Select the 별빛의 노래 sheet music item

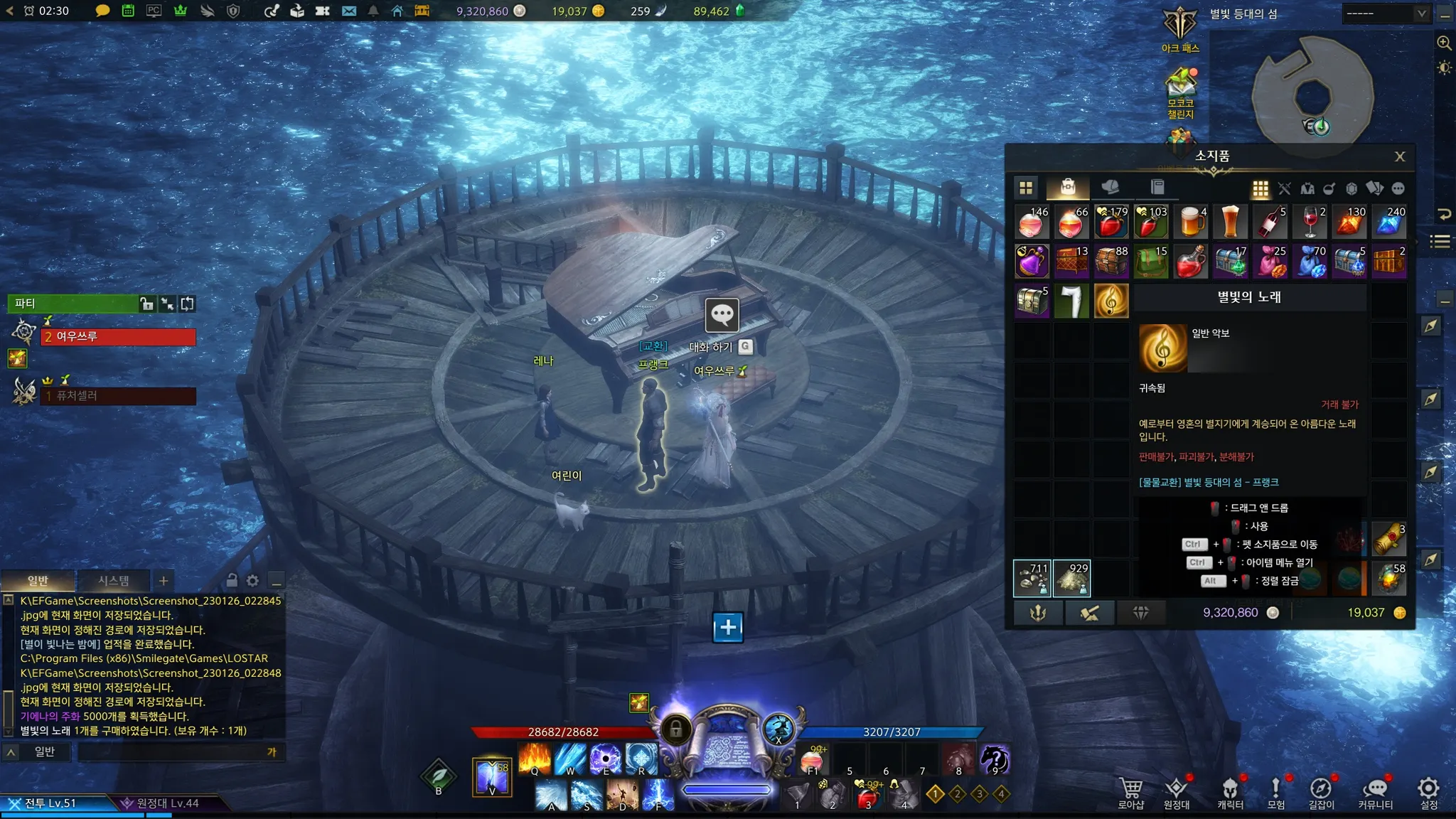pyautogui.click(x=1110, y=301)
